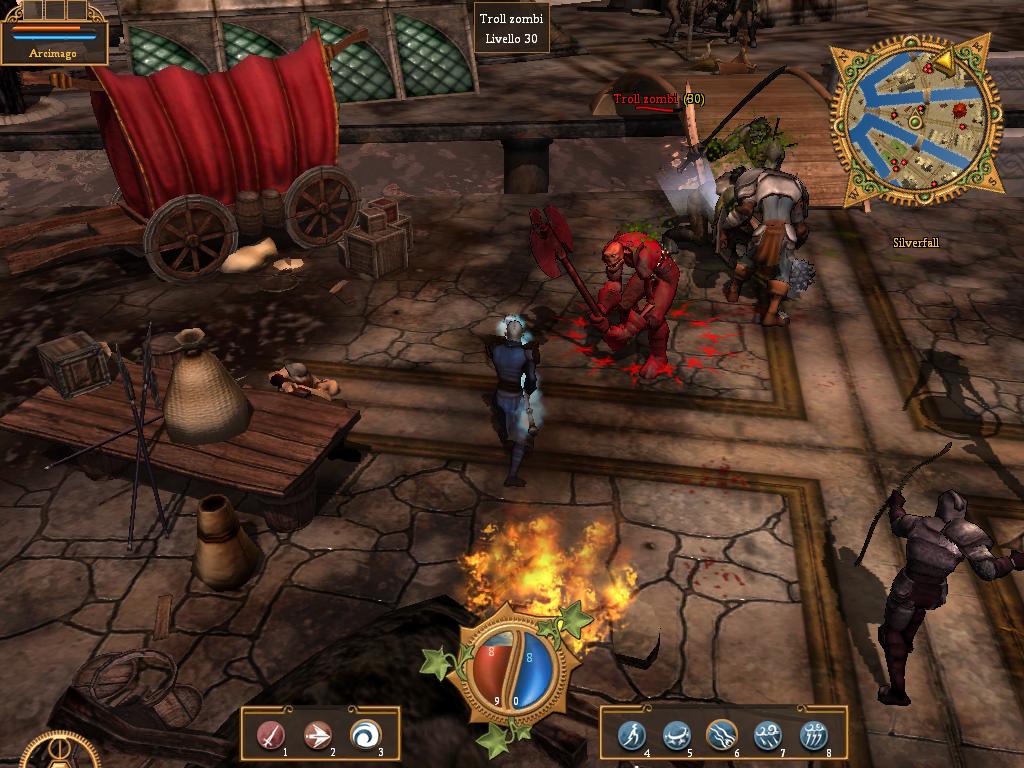The image size is (1024, 768).
Task: Cast the blue spell in slot 7
Action: click(769, 735)
